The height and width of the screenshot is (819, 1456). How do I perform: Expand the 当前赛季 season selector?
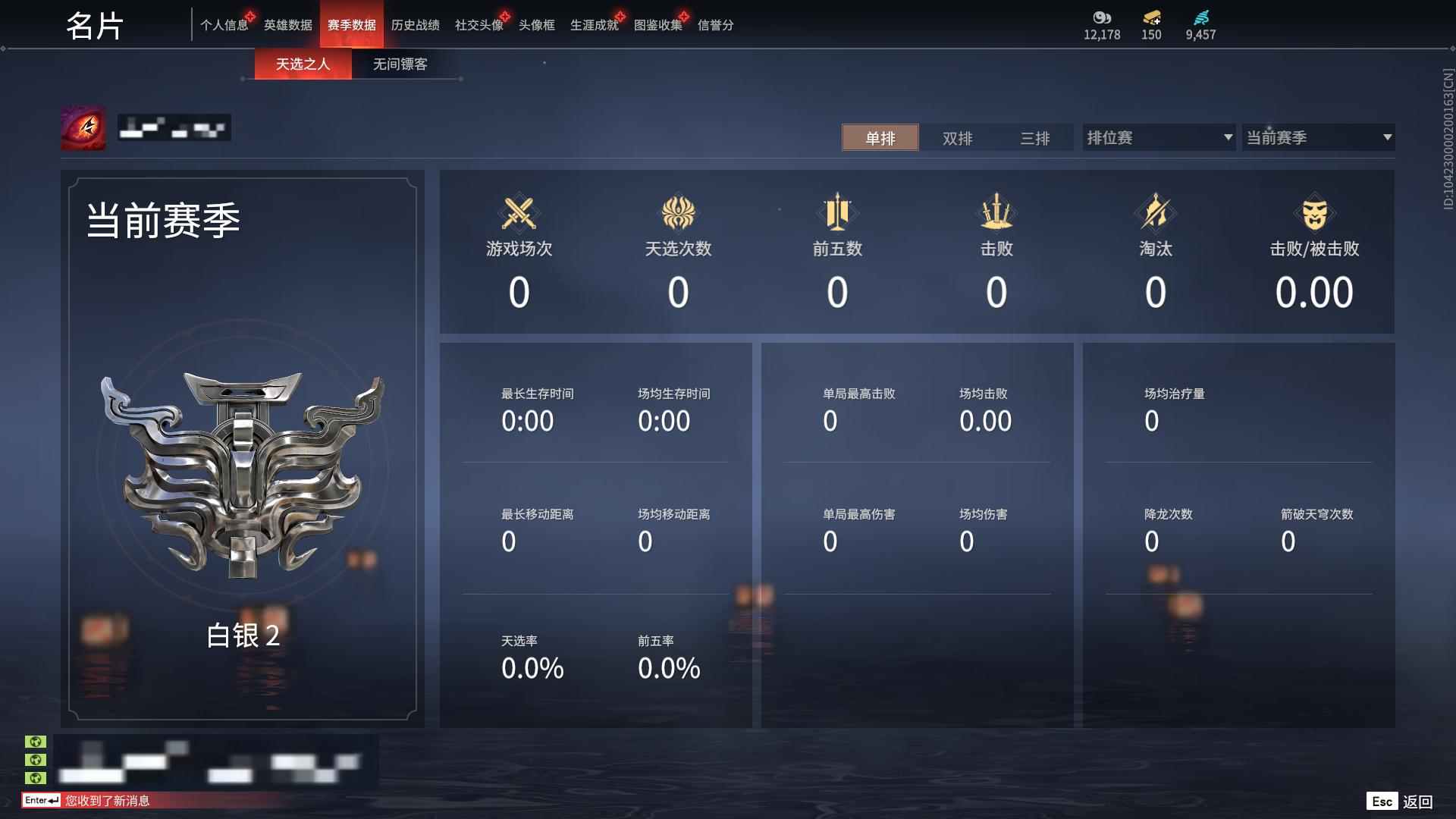(1318, 137)
